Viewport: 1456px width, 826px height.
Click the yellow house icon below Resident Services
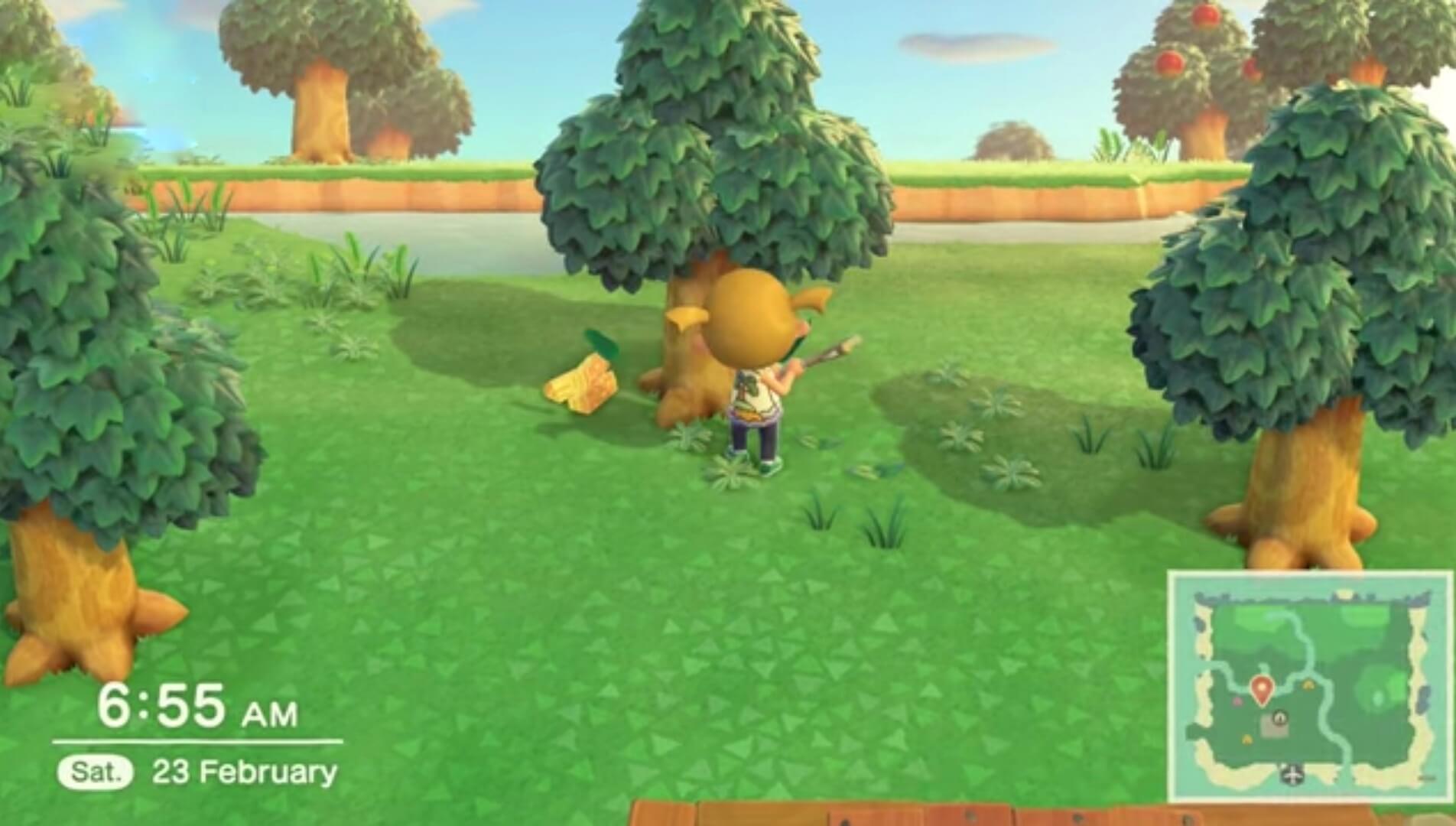pos(1247,740)
